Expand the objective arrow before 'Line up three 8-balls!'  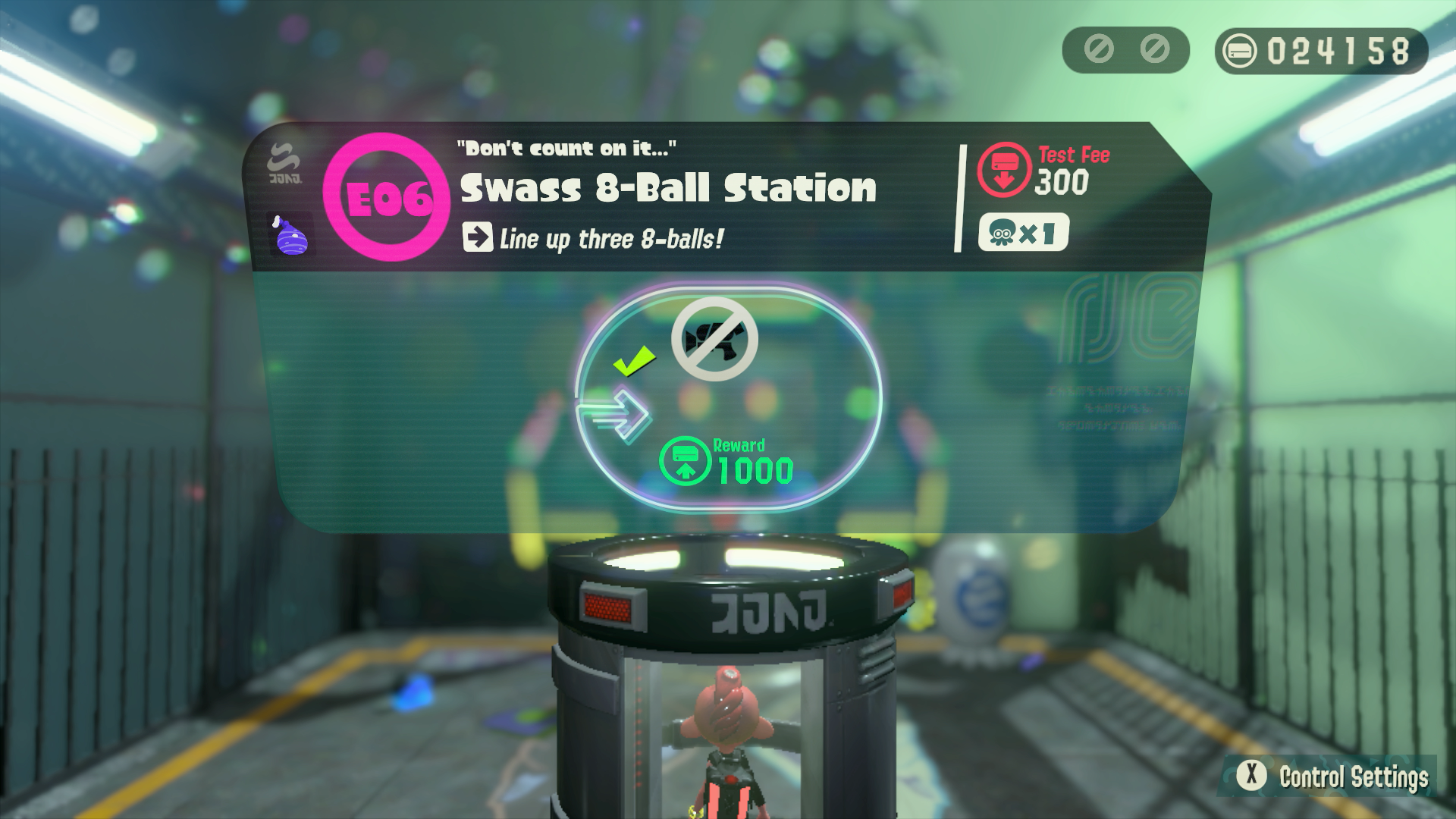(x=477, y=239)
